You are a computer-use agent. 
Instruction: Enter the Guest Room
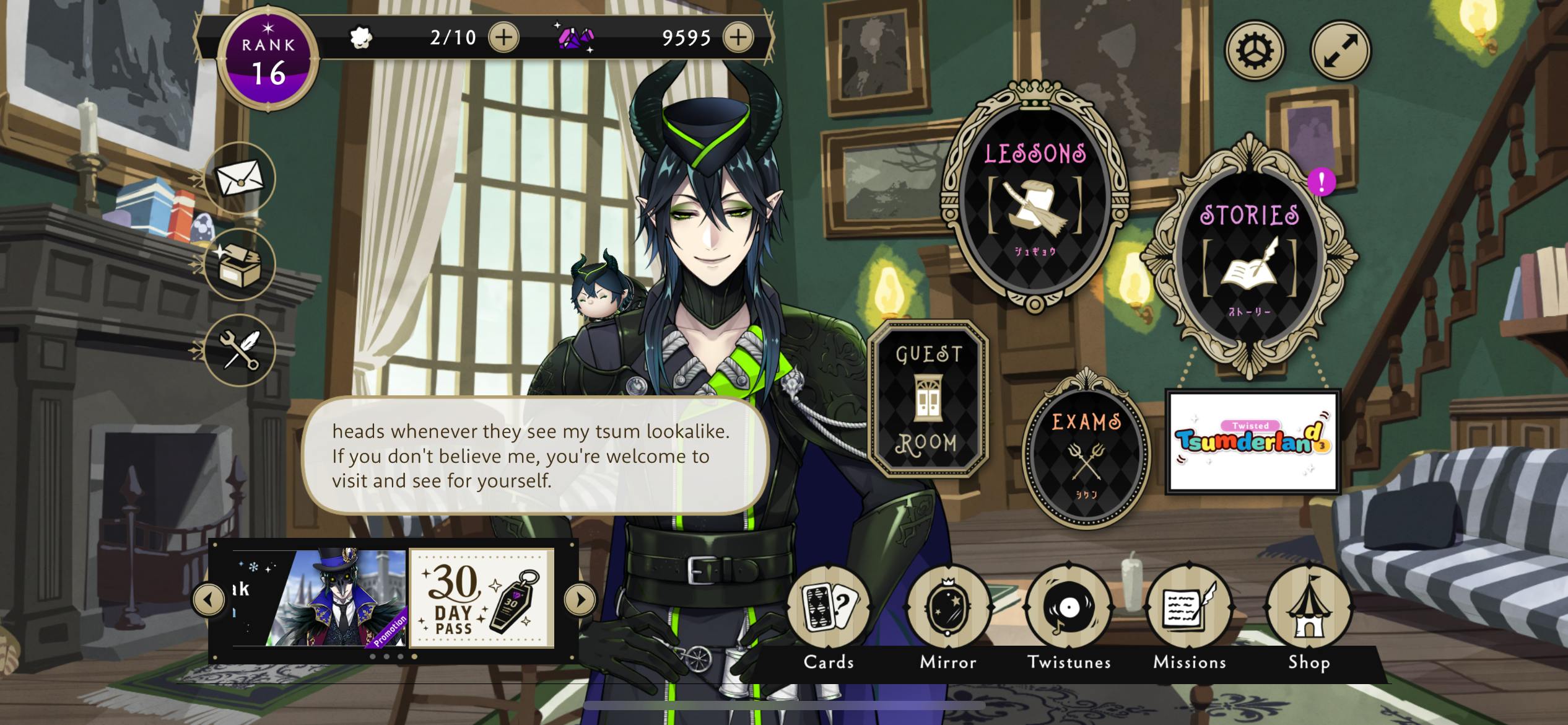click(928, 398)
